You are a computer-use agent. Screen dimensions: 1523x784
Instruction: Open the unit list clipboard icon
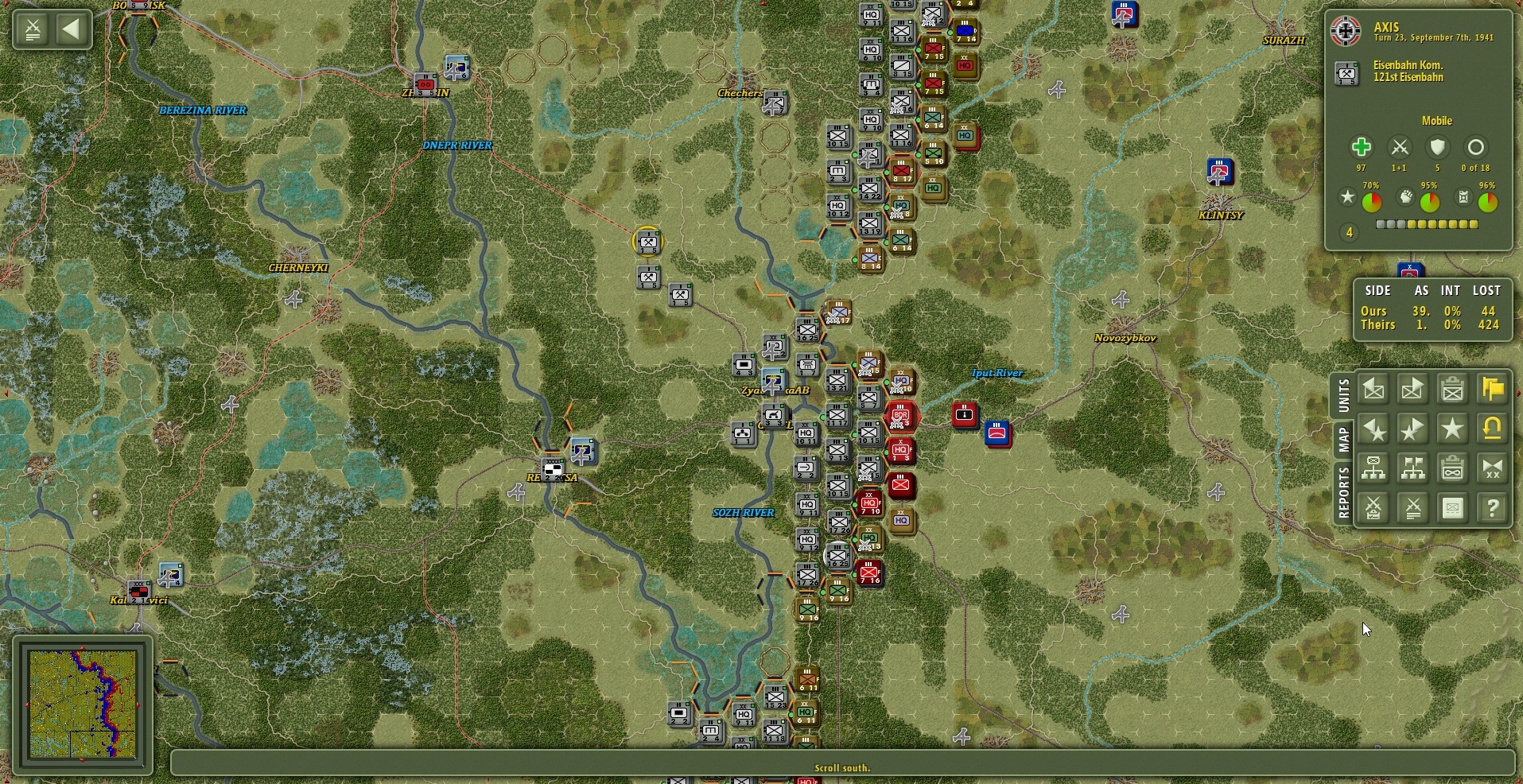(x=1453, y=389)
